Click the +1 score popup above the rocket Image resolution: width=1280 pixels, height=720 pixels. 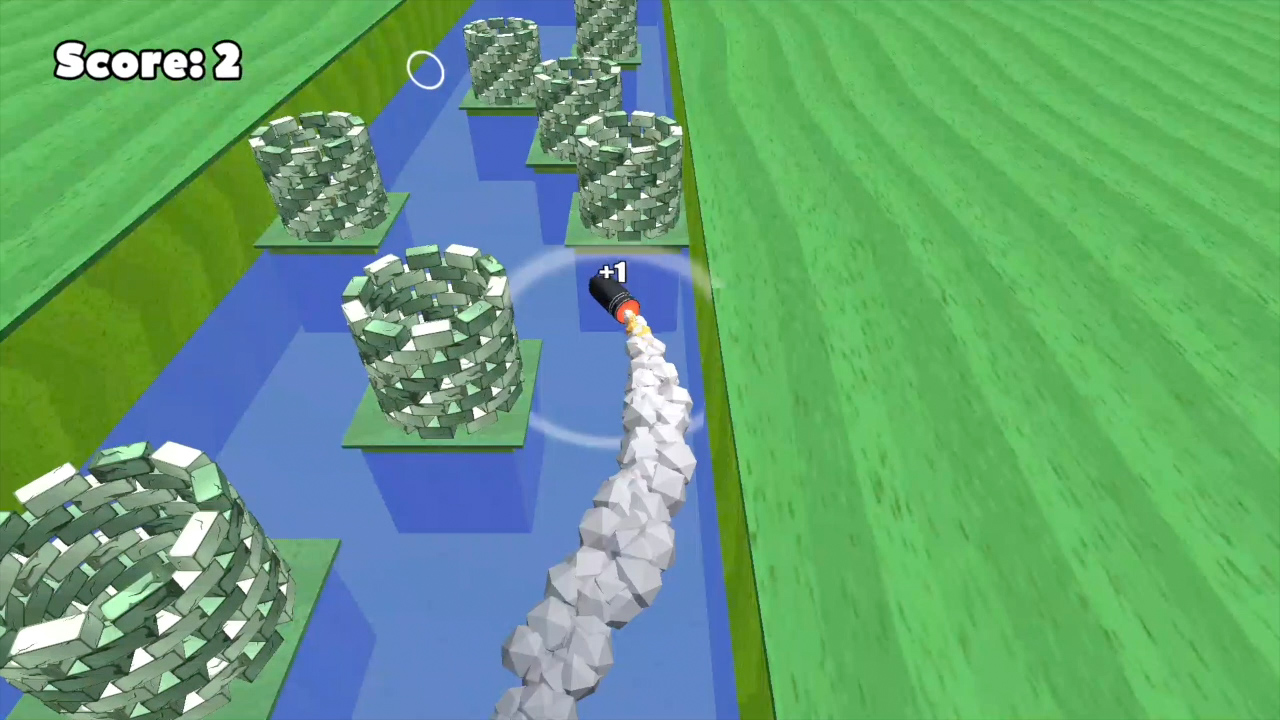tap(612, 272)
